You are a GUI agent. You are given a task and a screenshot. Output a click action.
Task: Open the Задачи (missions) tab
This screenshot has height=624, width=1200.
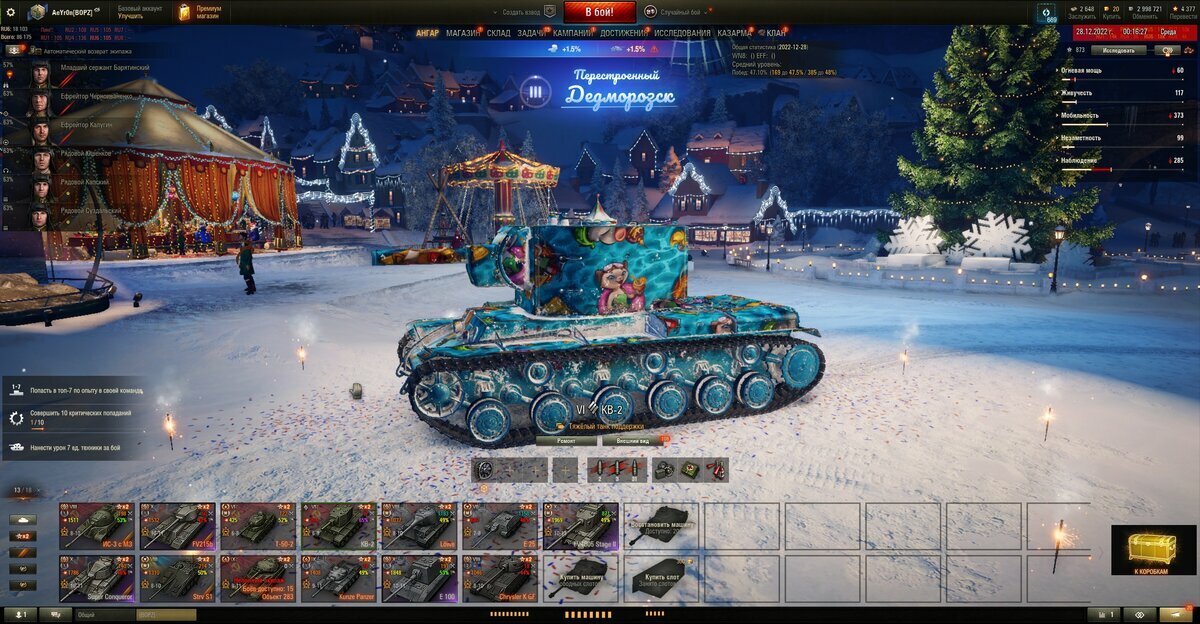pyautogui.click(x=531, y=33)
